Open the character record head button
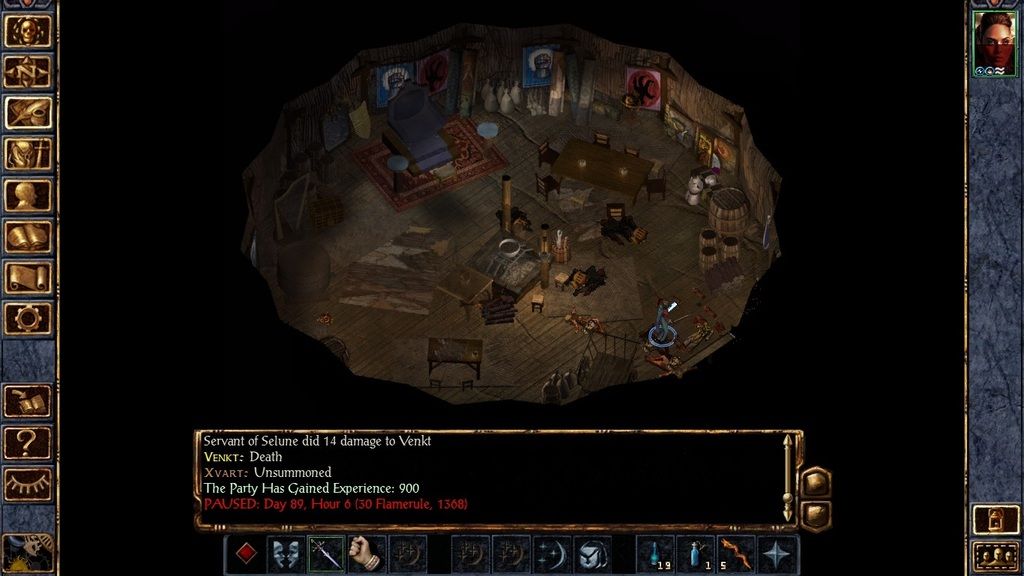Screen dimensions: 1024x576 coord(27,195)
